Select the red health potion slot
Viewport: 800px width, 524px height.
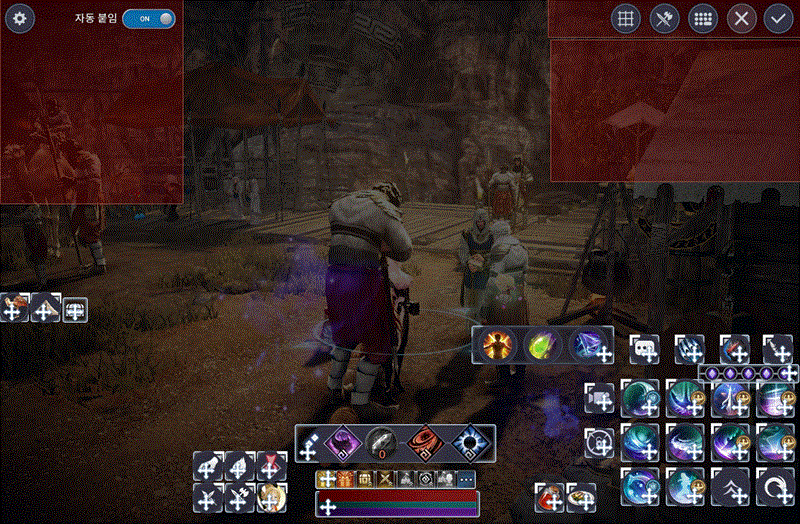pos(550,494)
